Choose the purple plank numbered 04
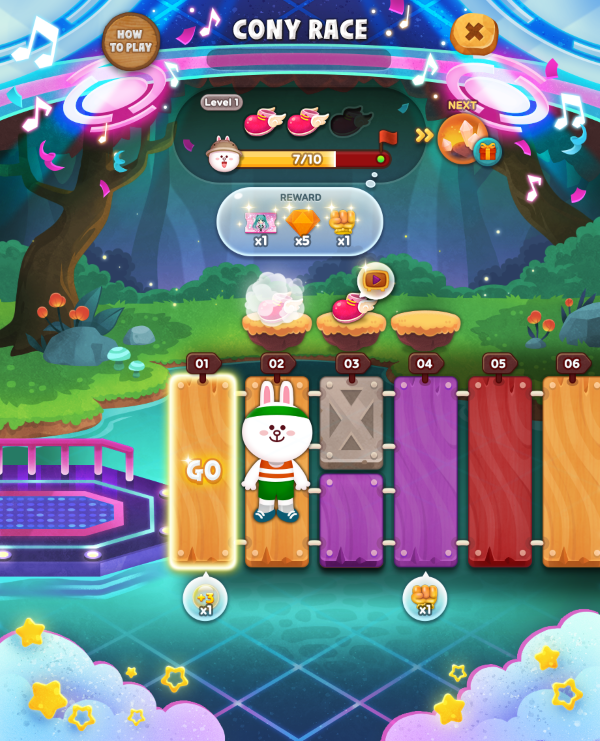Image resolution: width=600 pixels, height=741 pixels. [425, 470]
